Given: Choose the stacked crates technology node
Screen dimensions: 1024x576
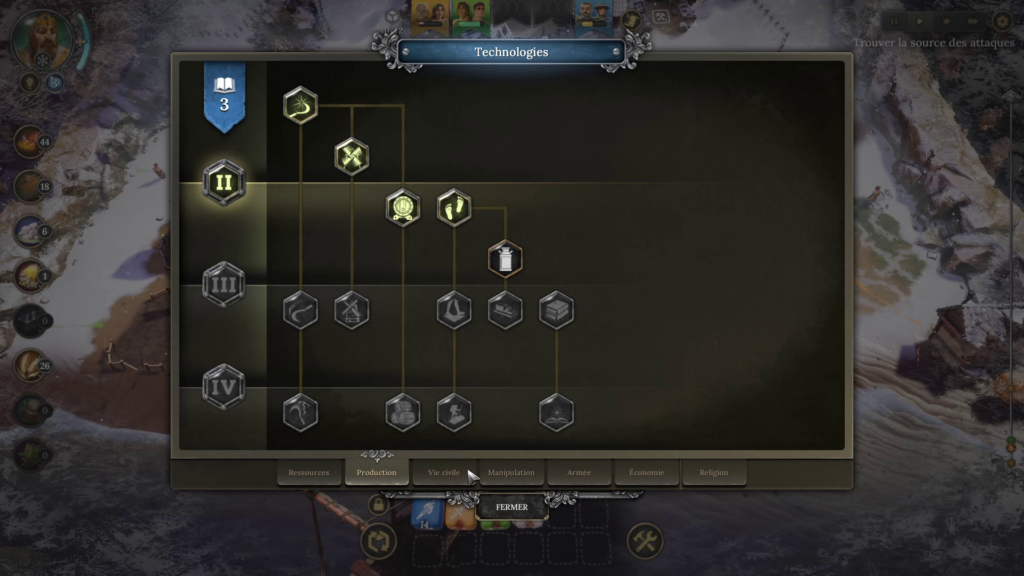Looking at the screenshot, I should pos(556,310).
